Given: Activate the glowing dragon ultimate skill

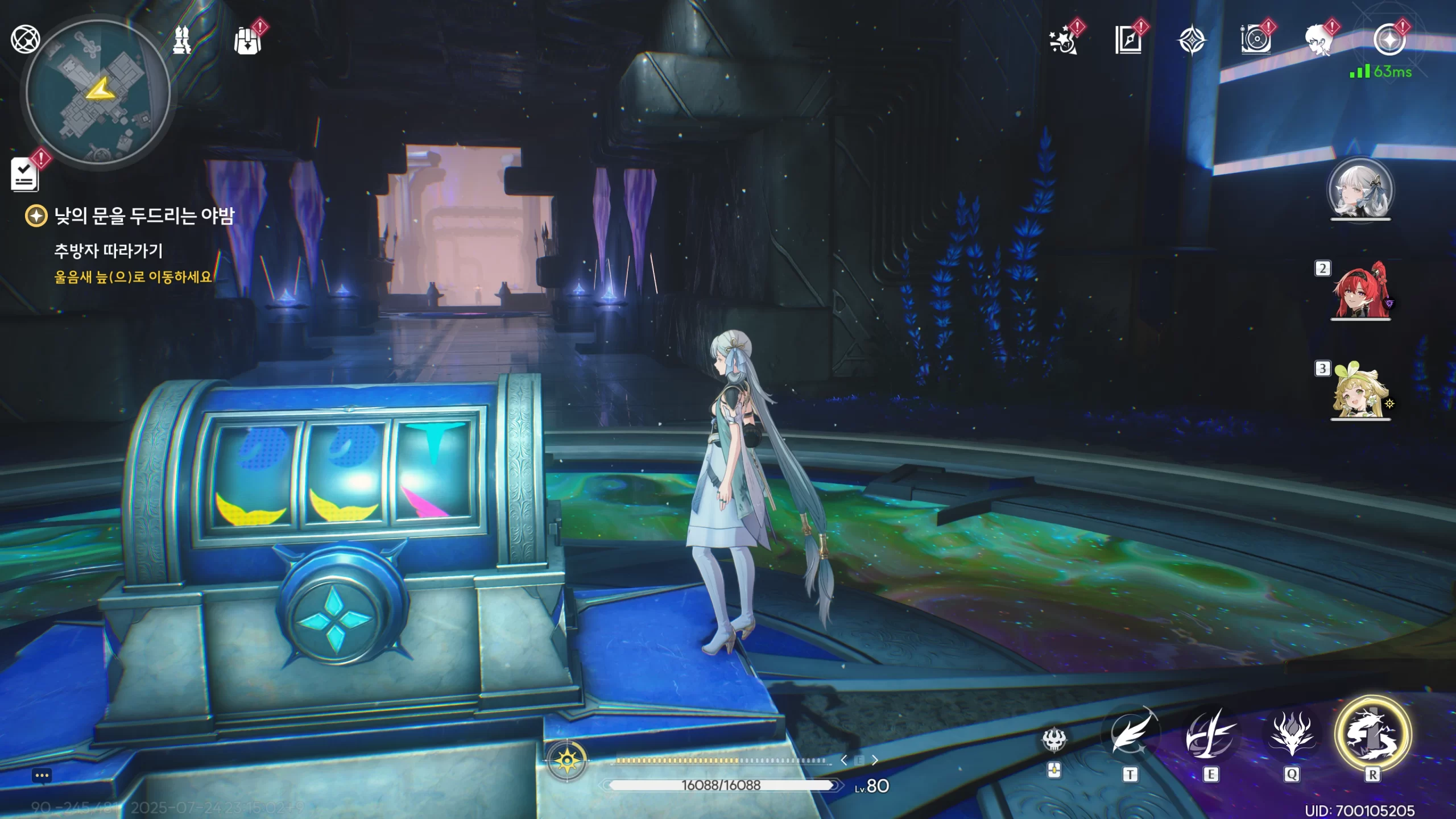Looking at the screenshot, I should click(x=1372, y=735).
